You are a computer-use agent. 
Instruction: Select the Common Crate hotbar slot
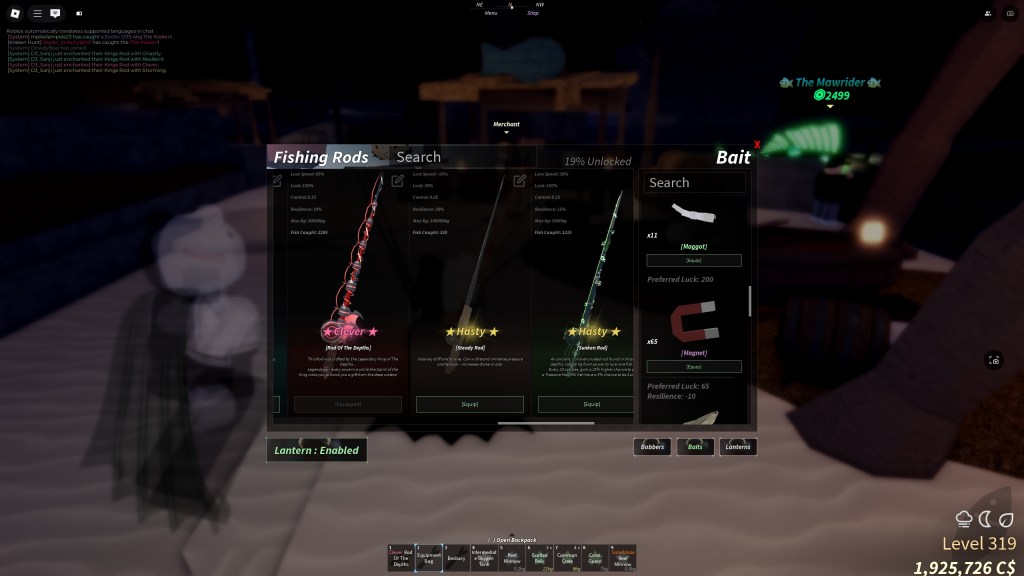(567, 558)
